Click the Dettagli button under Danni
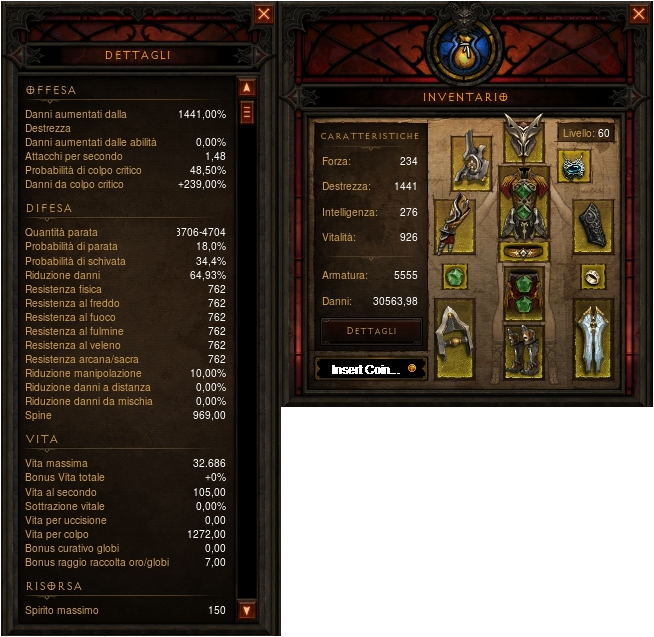Viewport: 654px width, 637px height. [x=371, y=331]
